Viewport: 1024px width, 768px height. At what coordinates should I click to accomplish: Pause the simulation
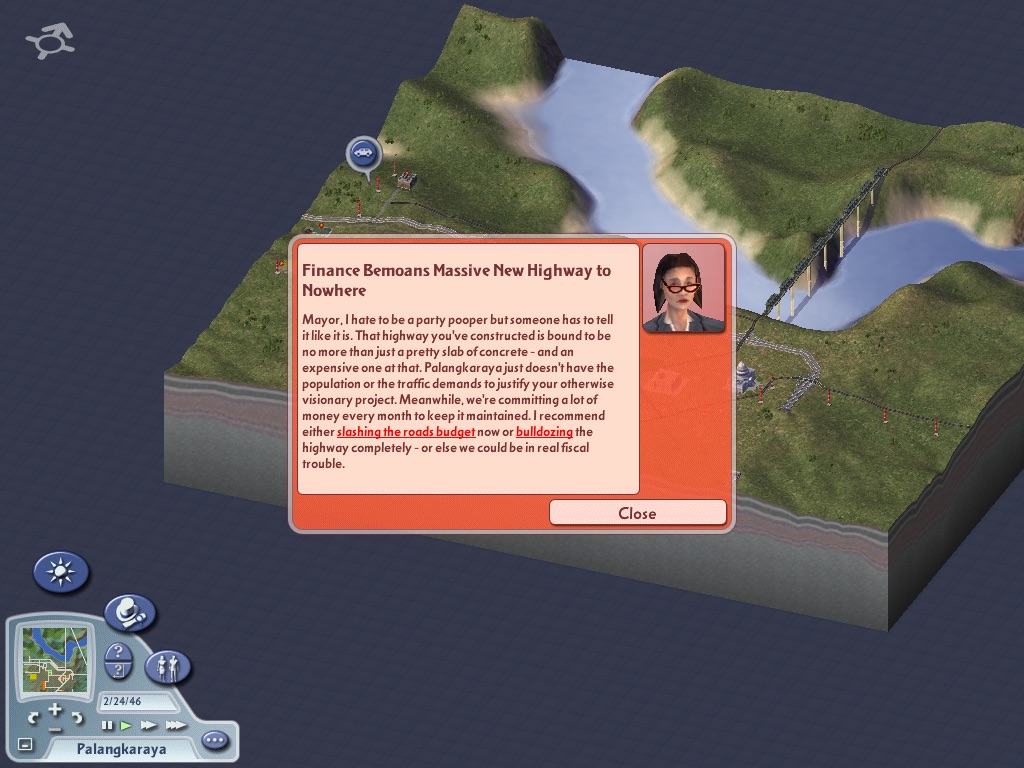coord(107,725)
